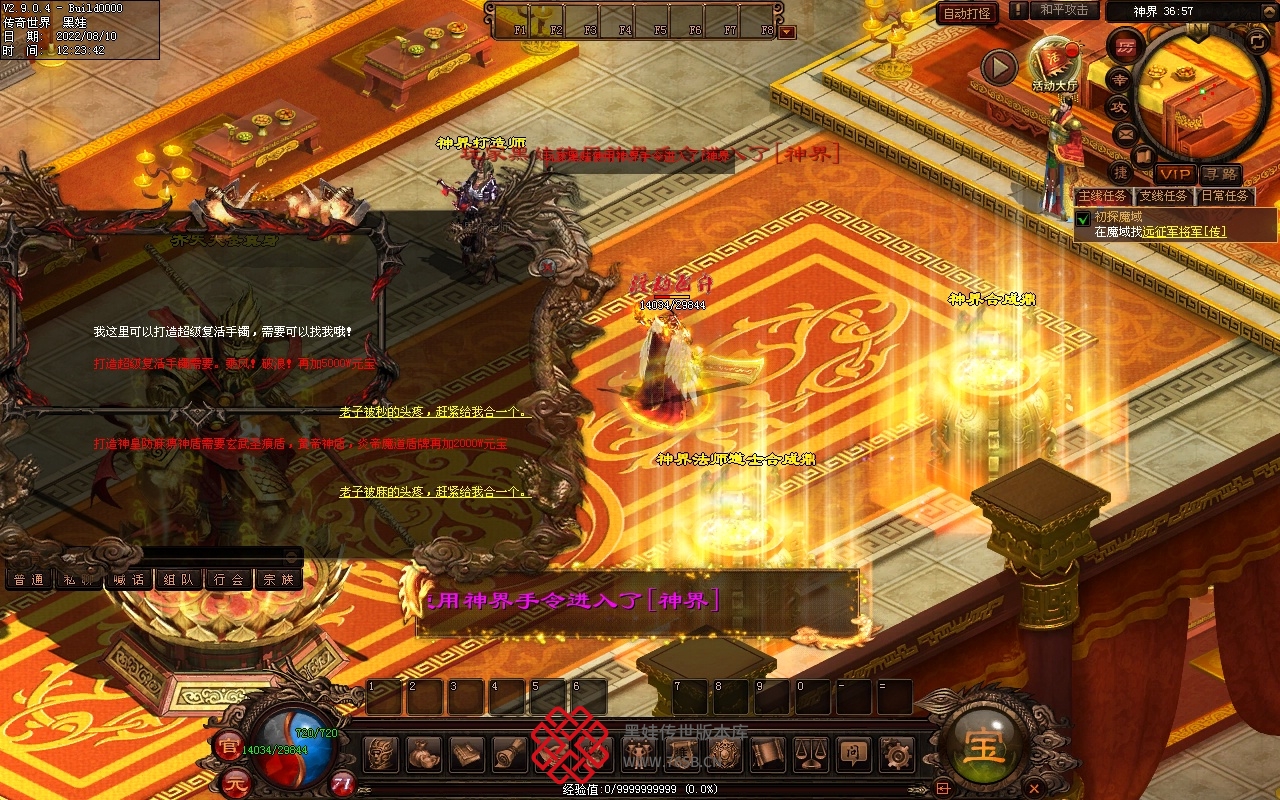Open the balance scales trade icon

pyautogui.click(x=810, y=754)
